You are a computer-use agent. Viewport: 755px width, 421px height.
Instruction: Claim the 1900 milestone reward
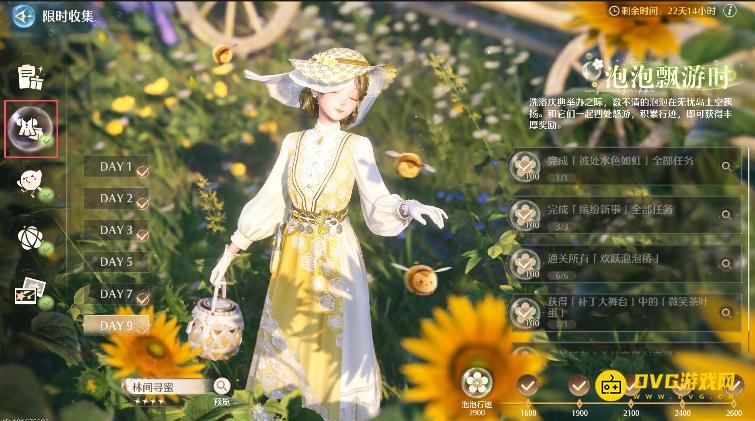point(579,385)
